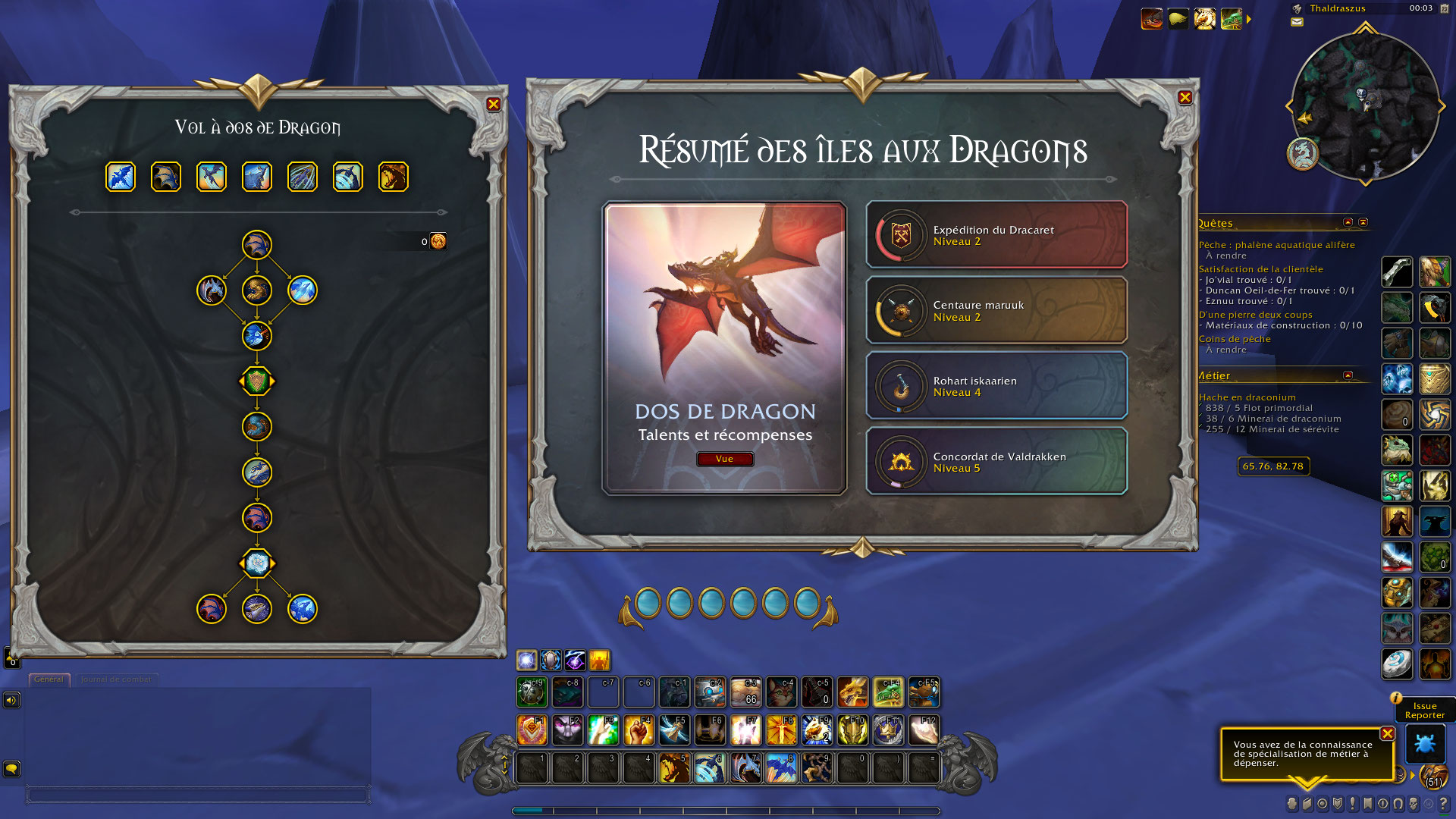Open the Rohart iskaarien renown entry
This screenshot has width=1456, height=819.
996,386
